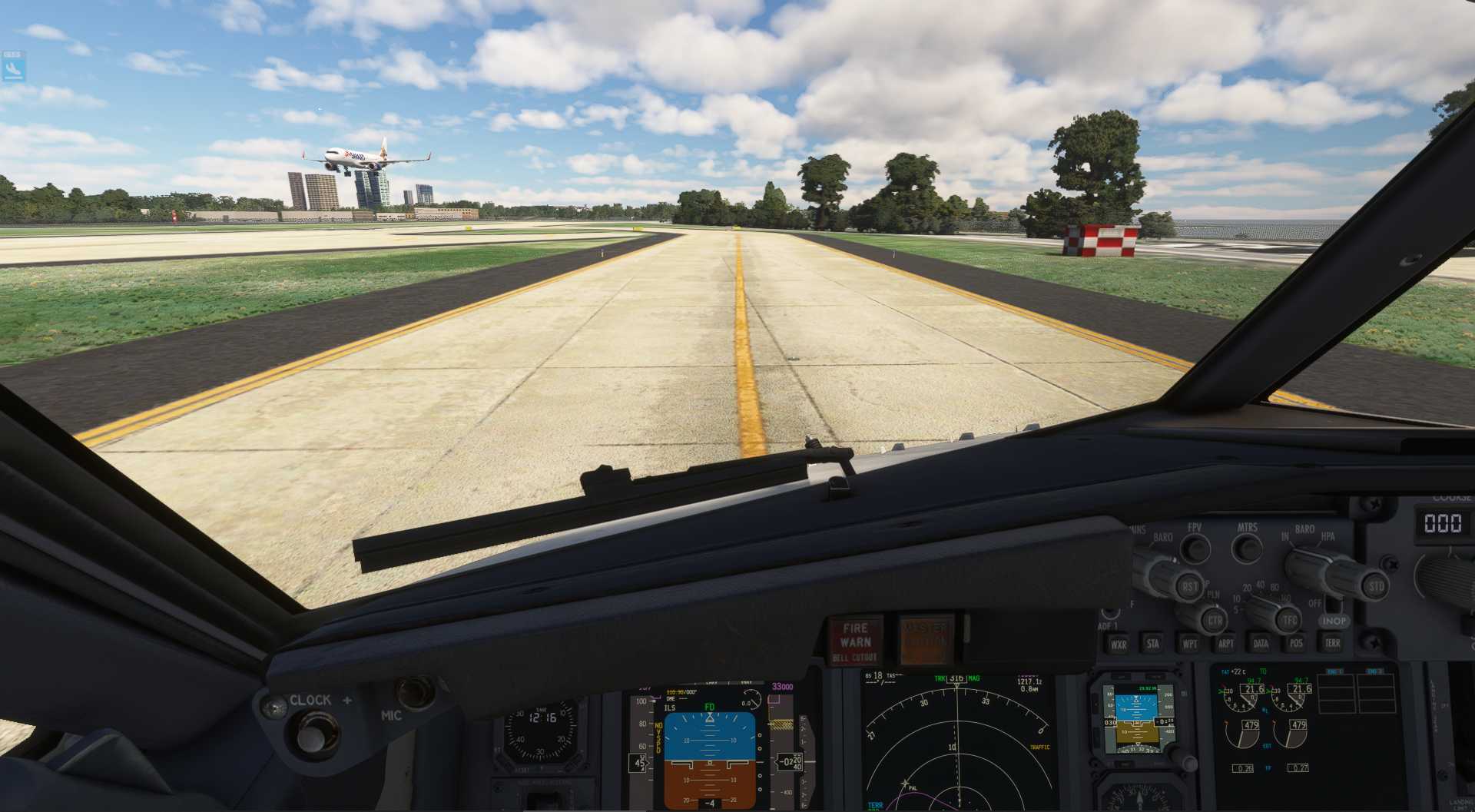Toggle the STA map button

[1153, 644]
